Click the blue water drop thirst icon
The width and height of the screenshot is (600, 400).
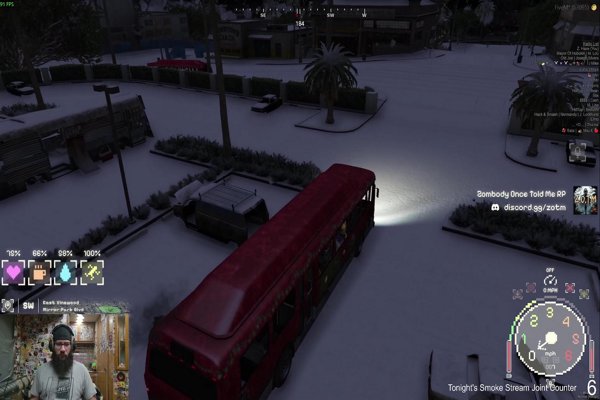point(65,273)
